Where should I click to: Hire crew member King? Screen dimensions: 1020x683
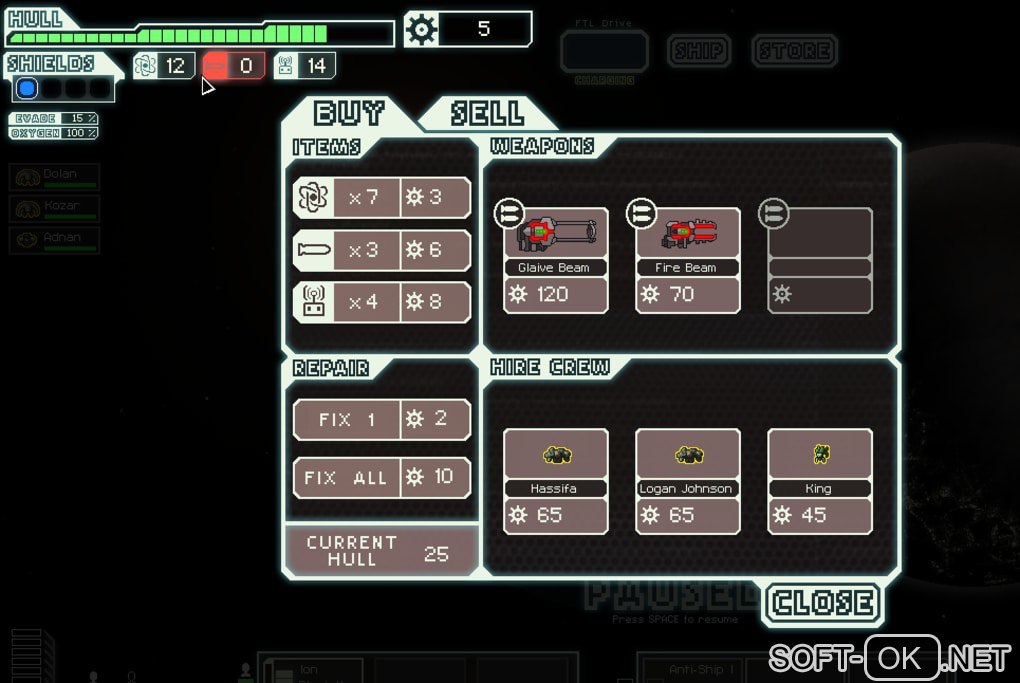pyautogui.click(x=819, y=481)
